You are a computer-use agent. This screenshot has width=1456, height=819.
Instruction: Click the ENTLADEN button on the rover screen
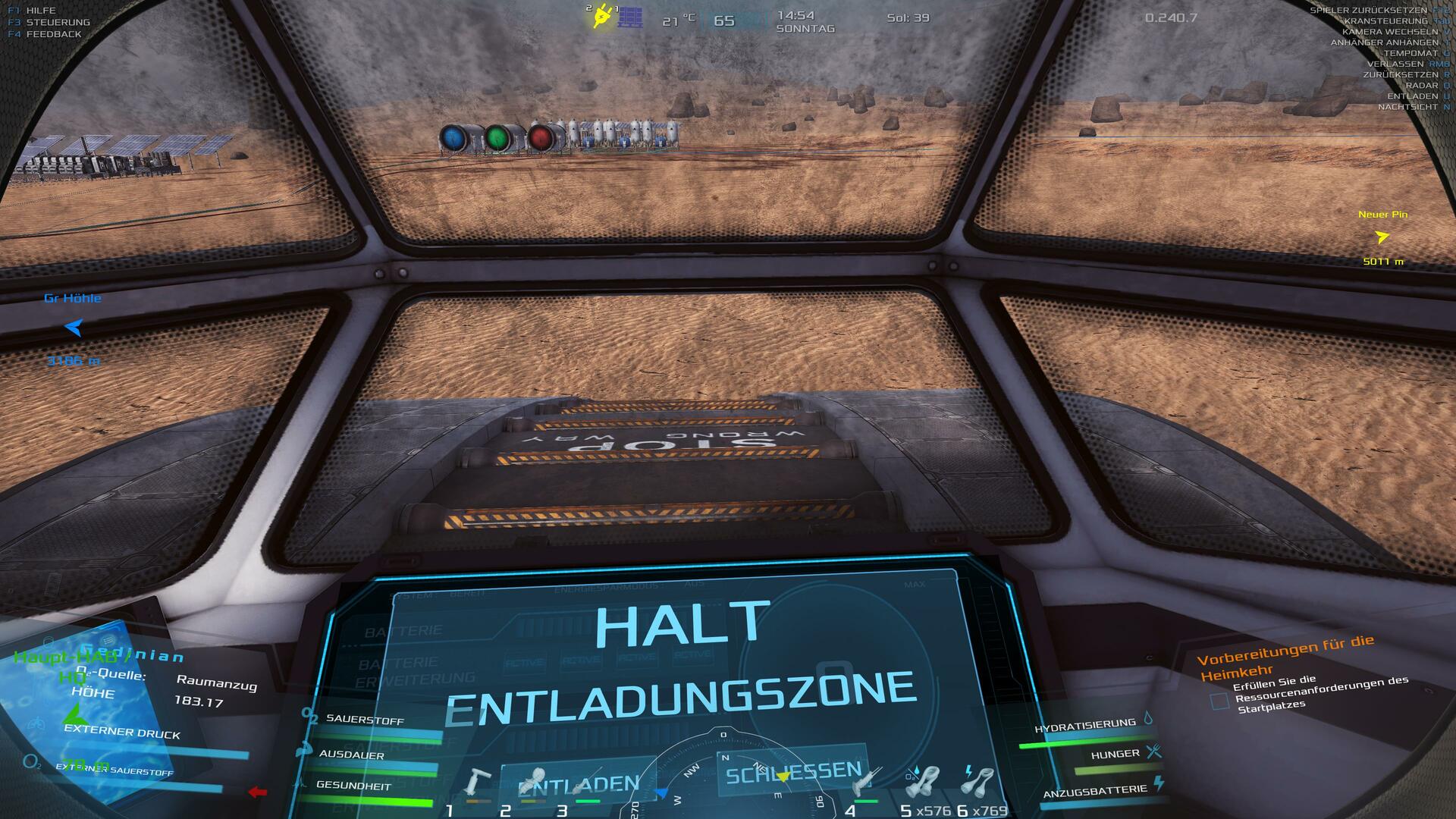tap(579, 783)
